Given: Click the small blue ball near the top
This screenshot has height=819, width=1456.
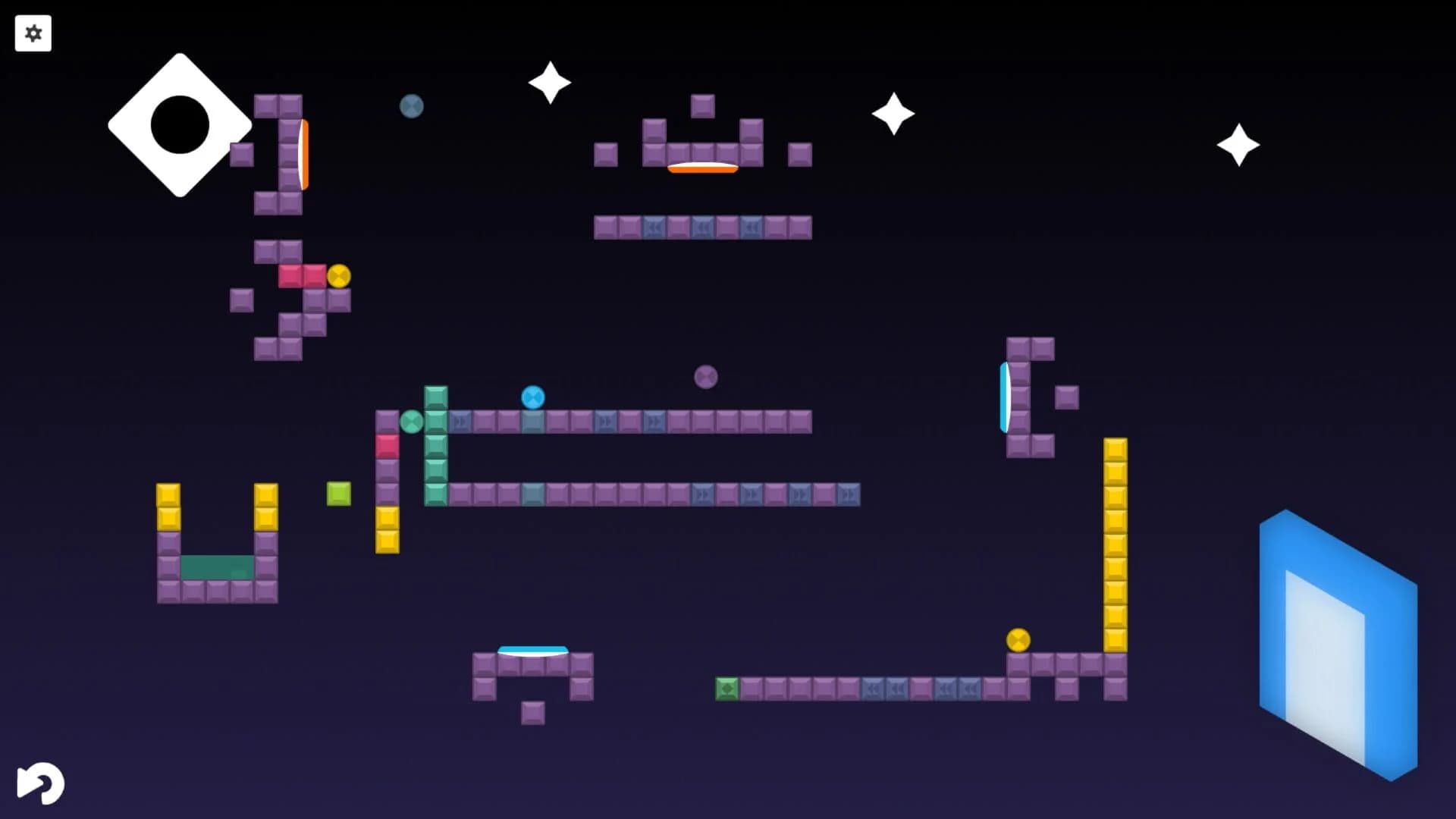Looking at the screenshot, I should (411, 106).
